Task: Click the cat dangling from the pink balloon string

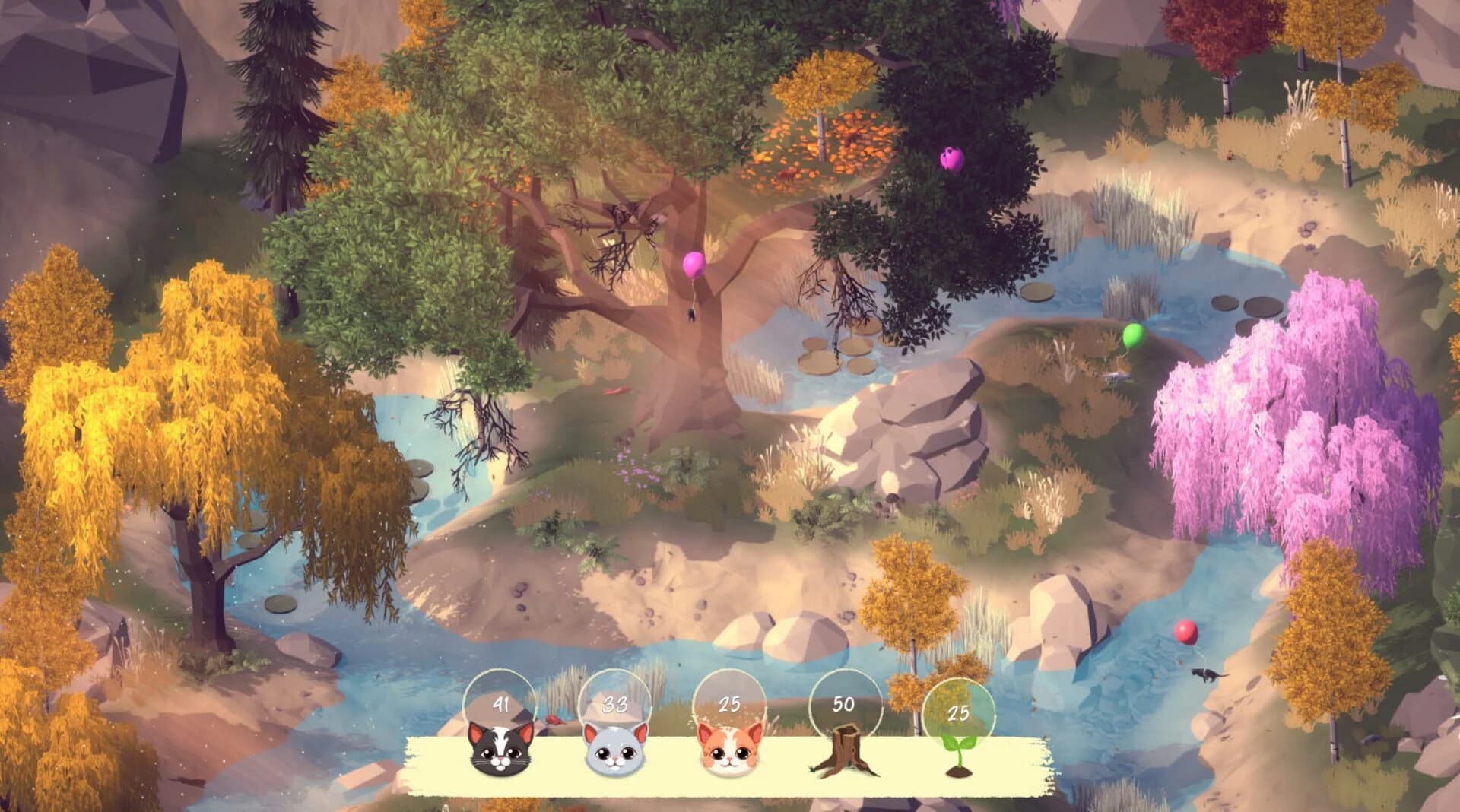Action: click(x=691, y=315)
